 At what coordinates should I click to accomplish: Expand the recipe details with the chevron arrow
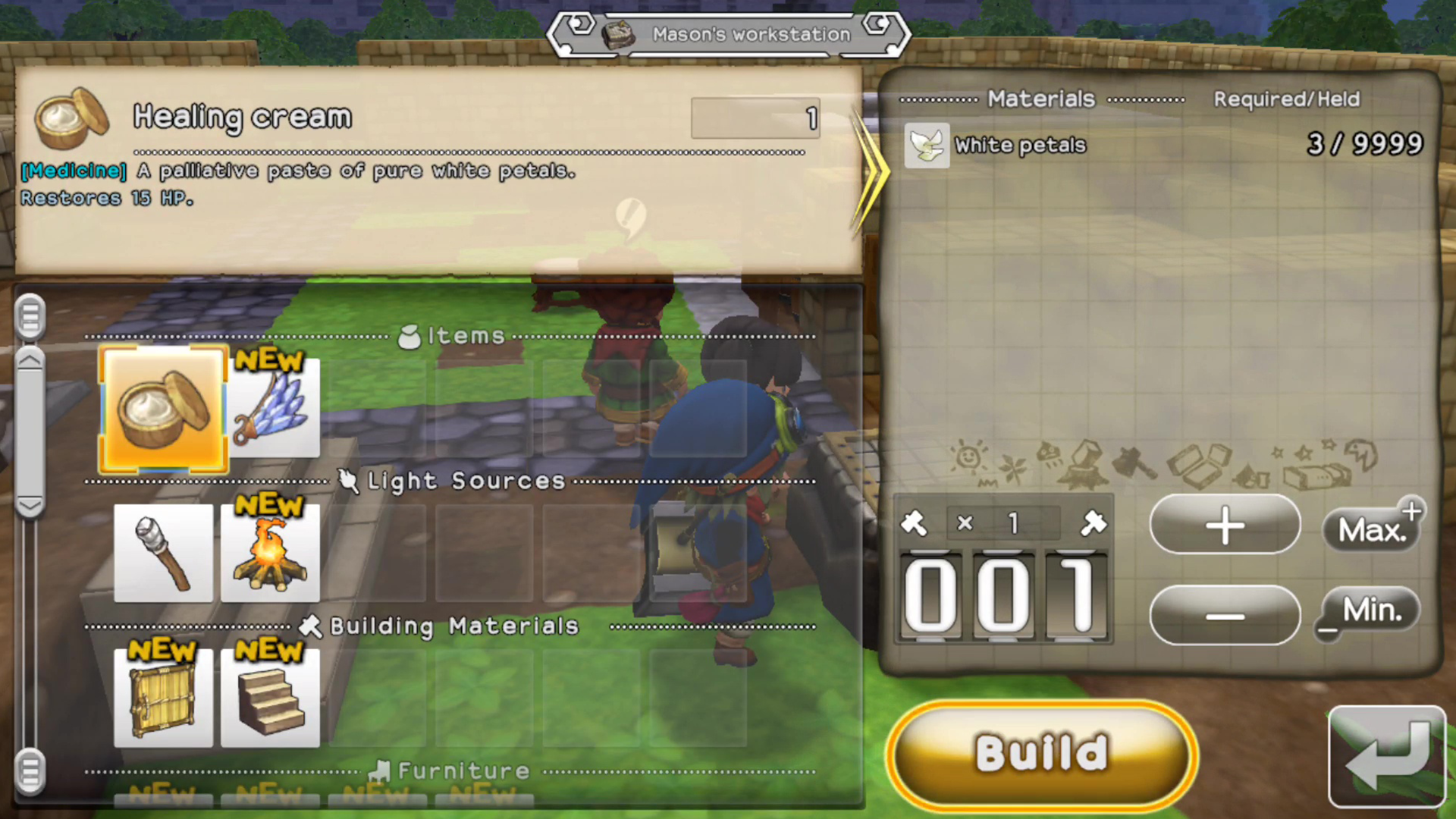tap(874, 173)
